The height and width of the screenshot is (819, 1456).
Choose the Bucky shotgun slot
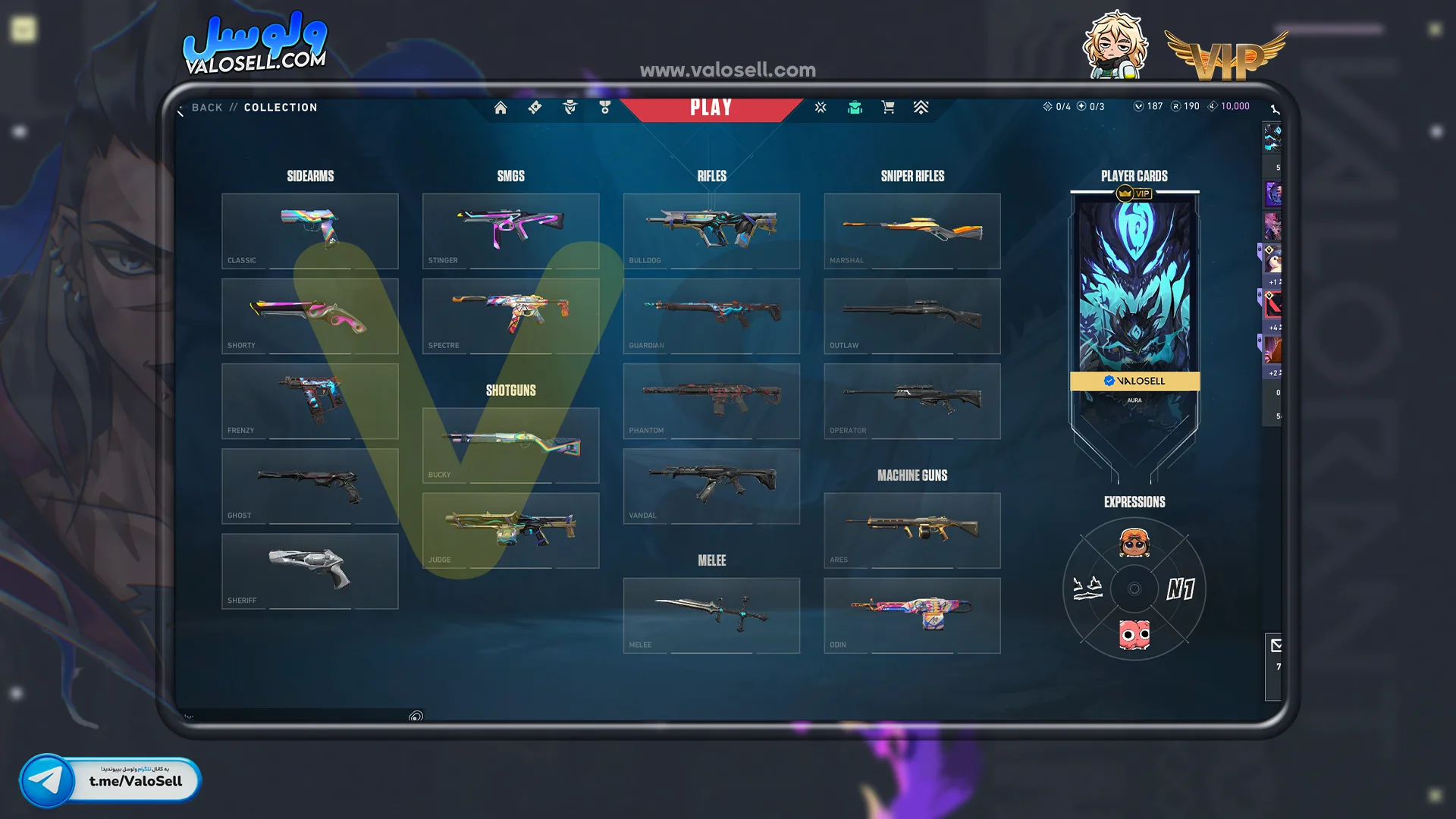tap(510, 445)
